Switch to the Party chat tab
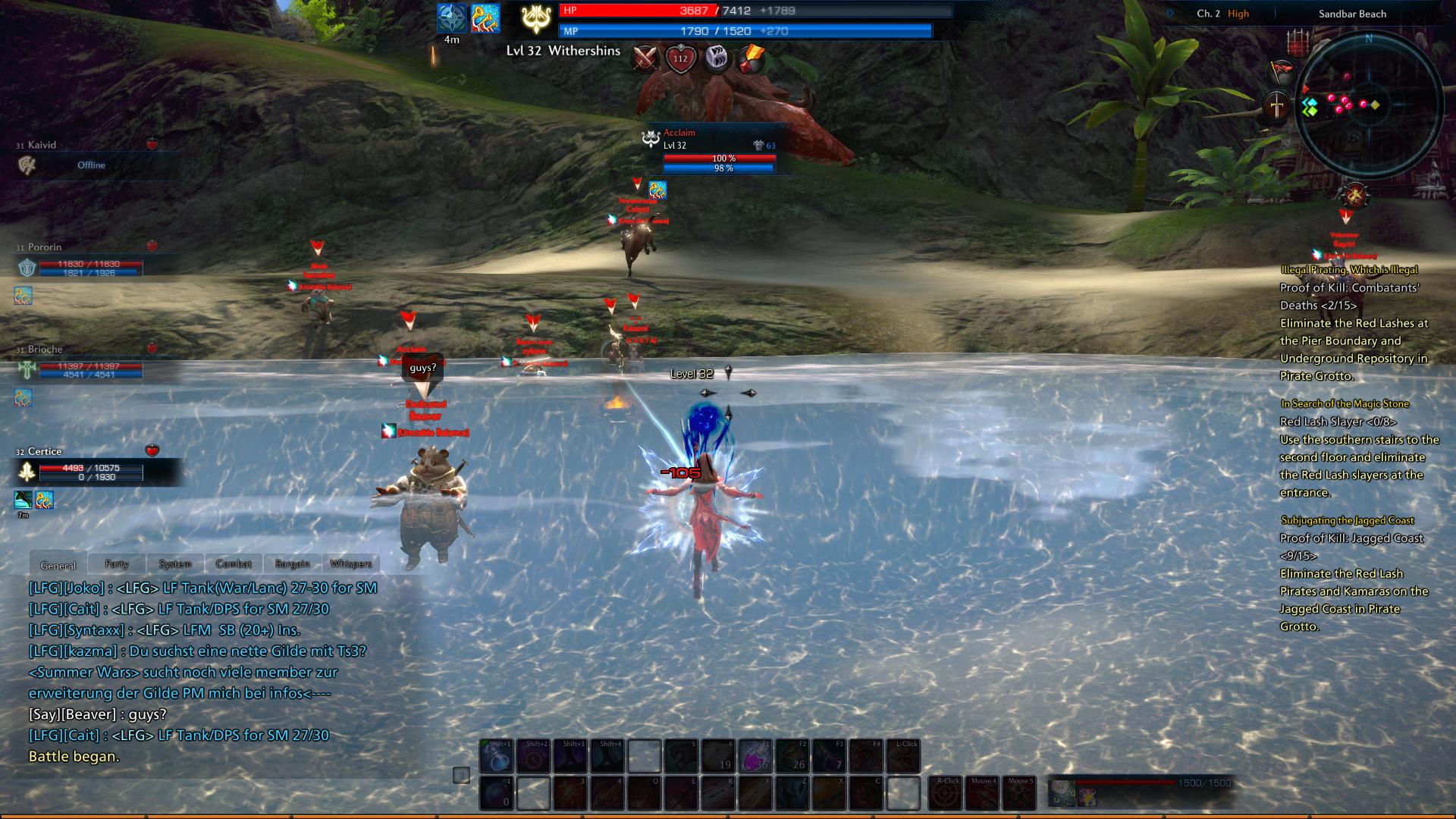1456x819 pixels. [116, 563]
